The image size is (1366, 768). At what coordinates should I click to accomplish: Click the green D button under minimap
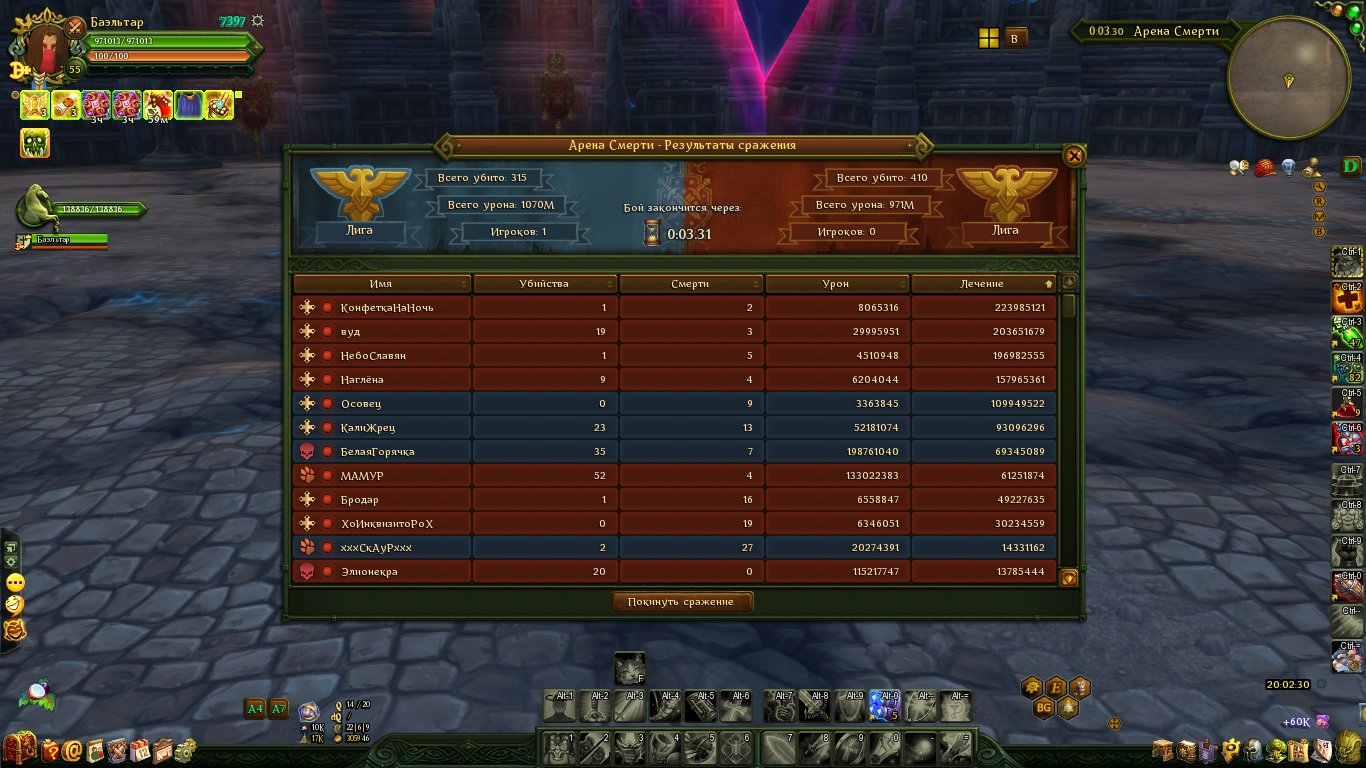(1352, 166)
